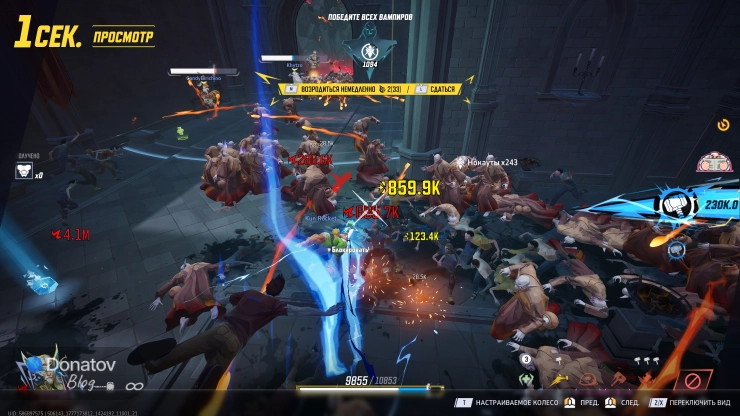This screenshot has height=416, width=740.
Task: Click the pink team-up icon
Action: (x=710, y=160)
